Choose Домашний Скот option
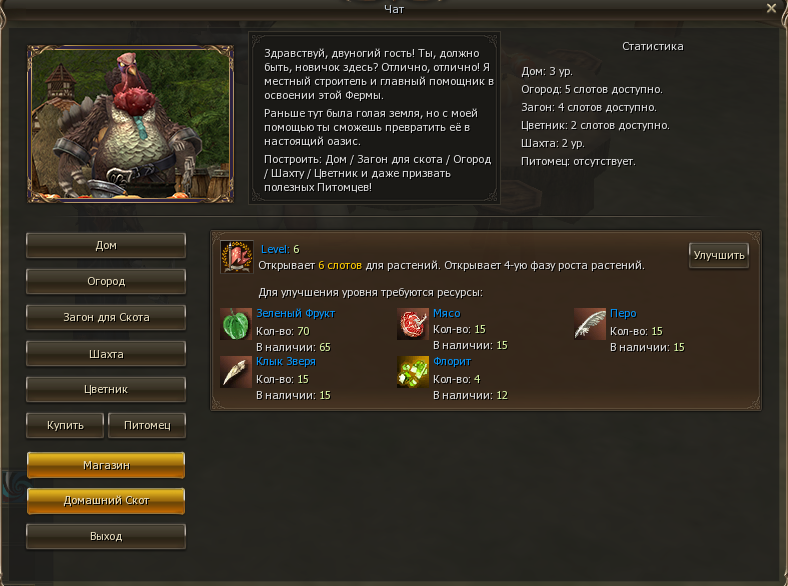 [106, 501]
